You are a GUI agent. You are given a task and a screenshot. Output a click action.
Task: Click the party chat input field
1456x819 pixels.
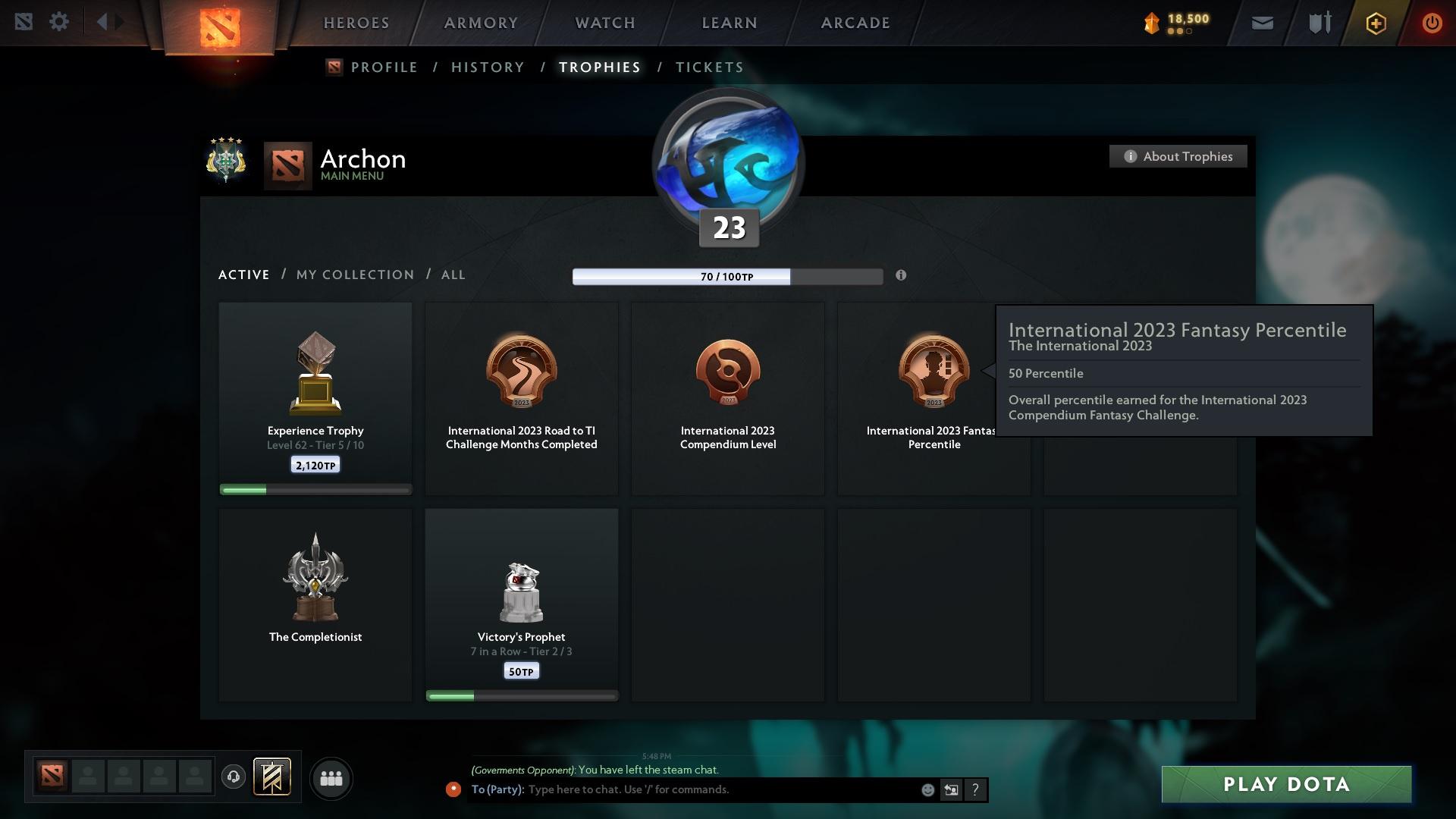pos(682,789)
